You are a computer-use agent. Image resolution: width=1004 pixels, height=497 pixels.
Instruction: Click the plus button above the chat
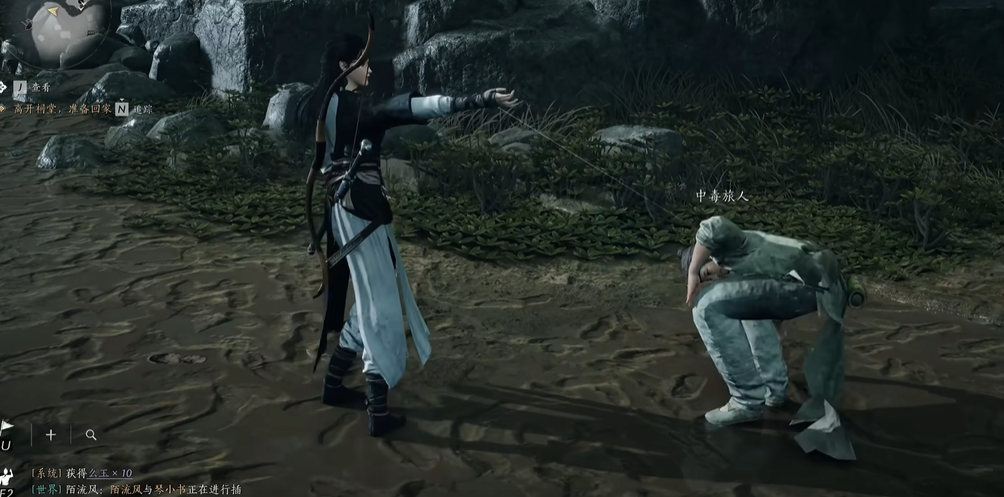point(51,435)
